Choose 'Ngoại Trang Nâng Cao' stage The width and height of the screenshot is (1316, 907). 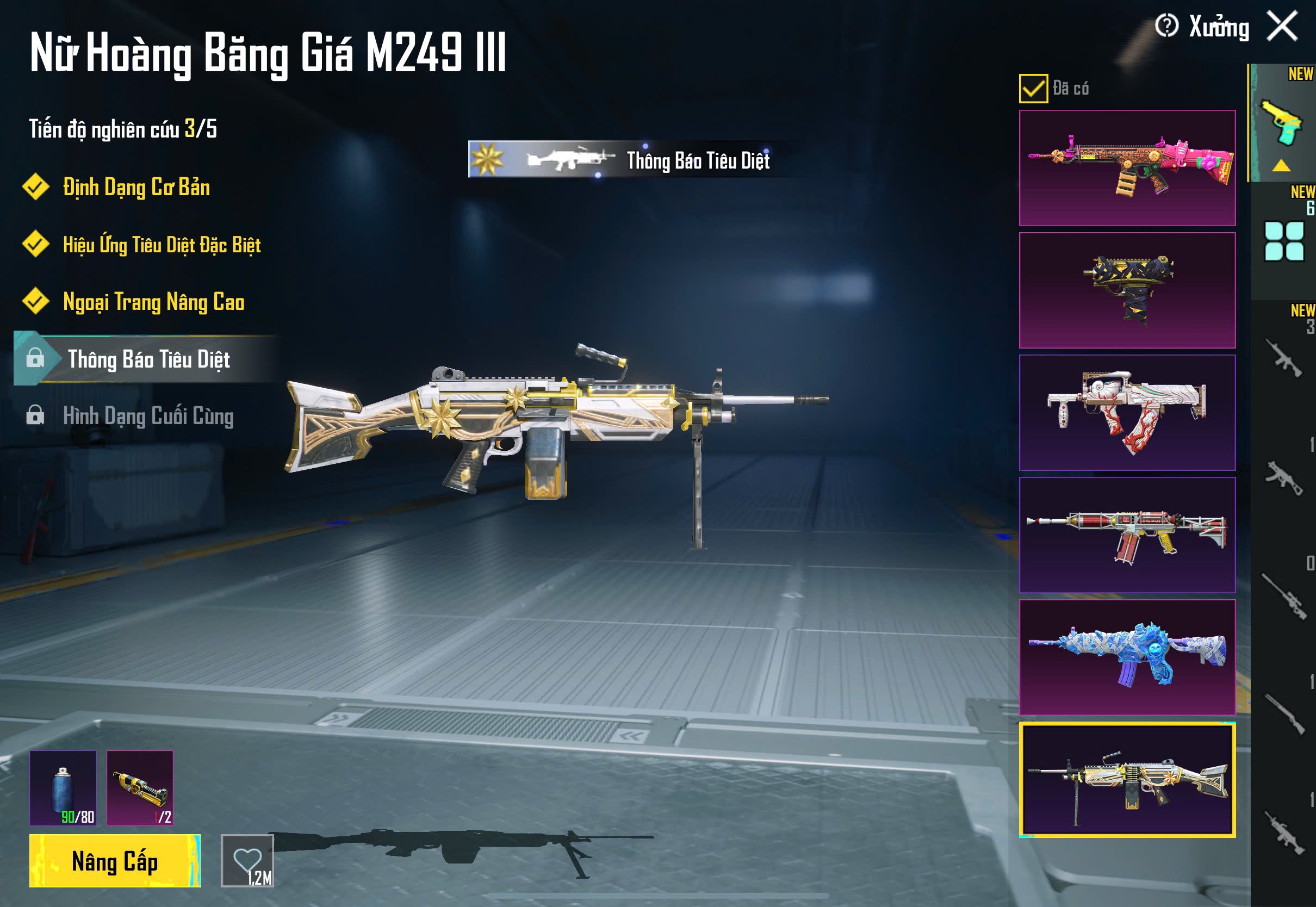[153, 302]
